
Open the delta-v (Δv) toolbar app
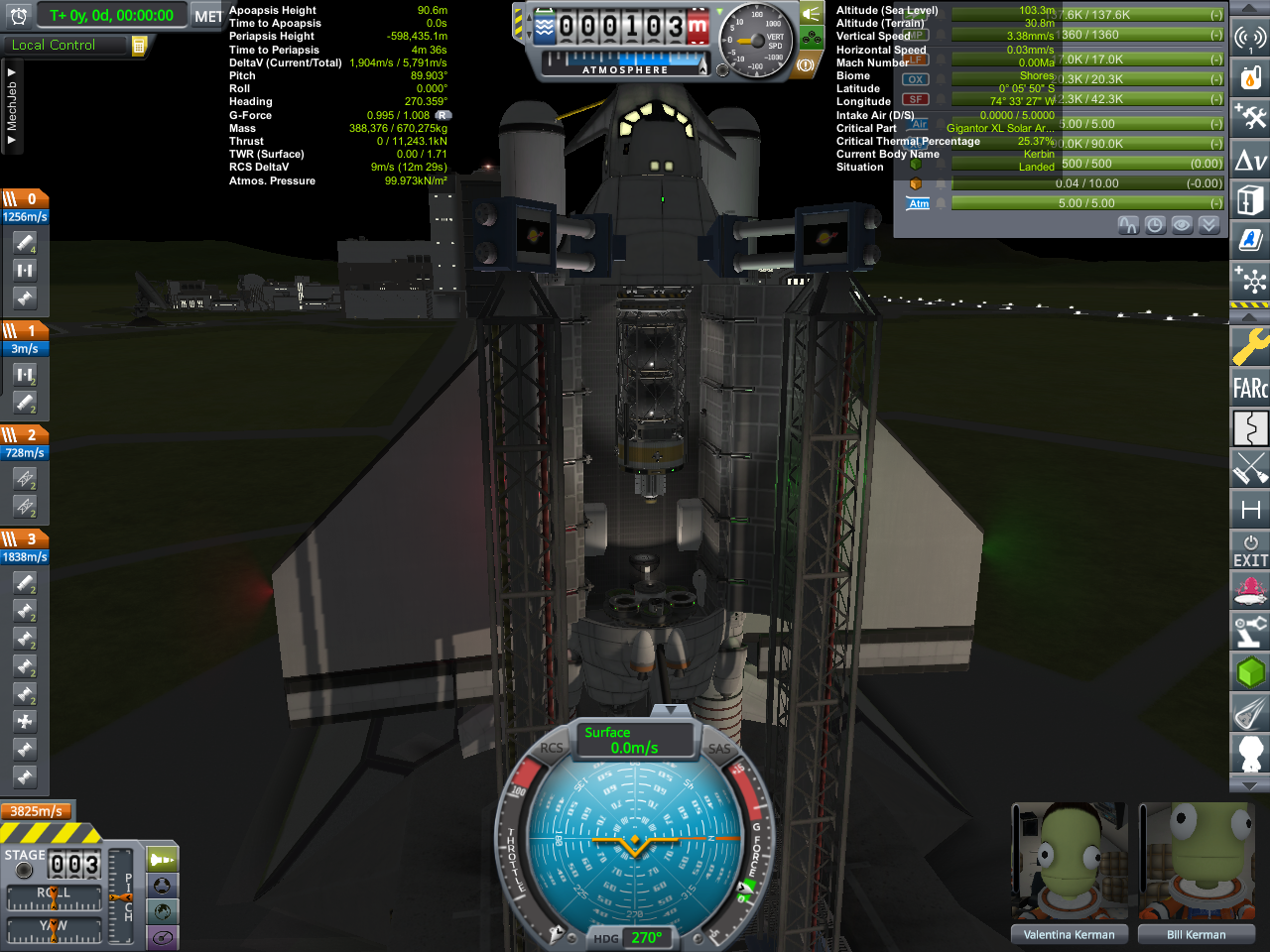tap(1250, 160)
